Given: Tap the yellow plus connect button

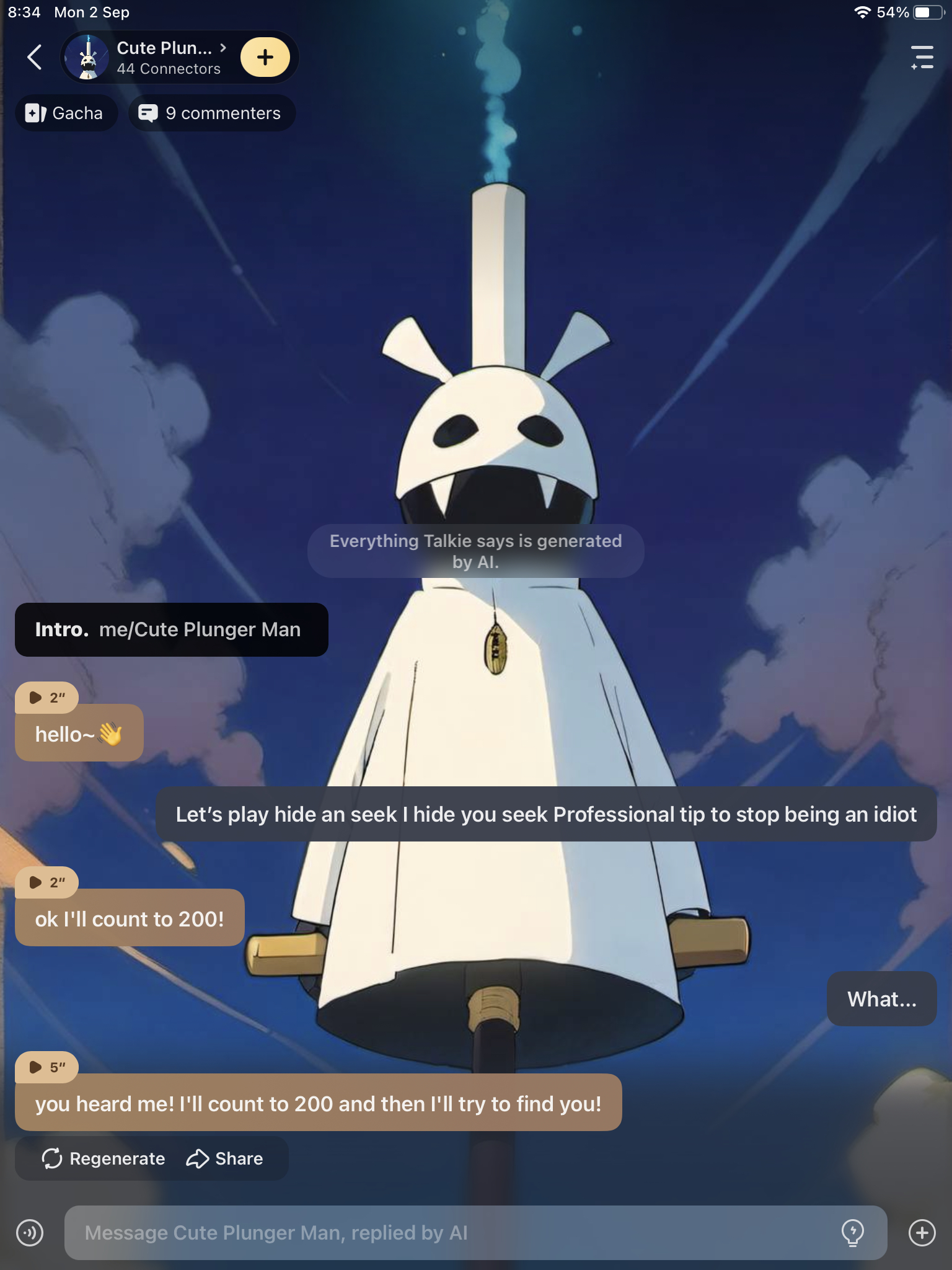Looking at the screenshot, I should pos(265,58).
